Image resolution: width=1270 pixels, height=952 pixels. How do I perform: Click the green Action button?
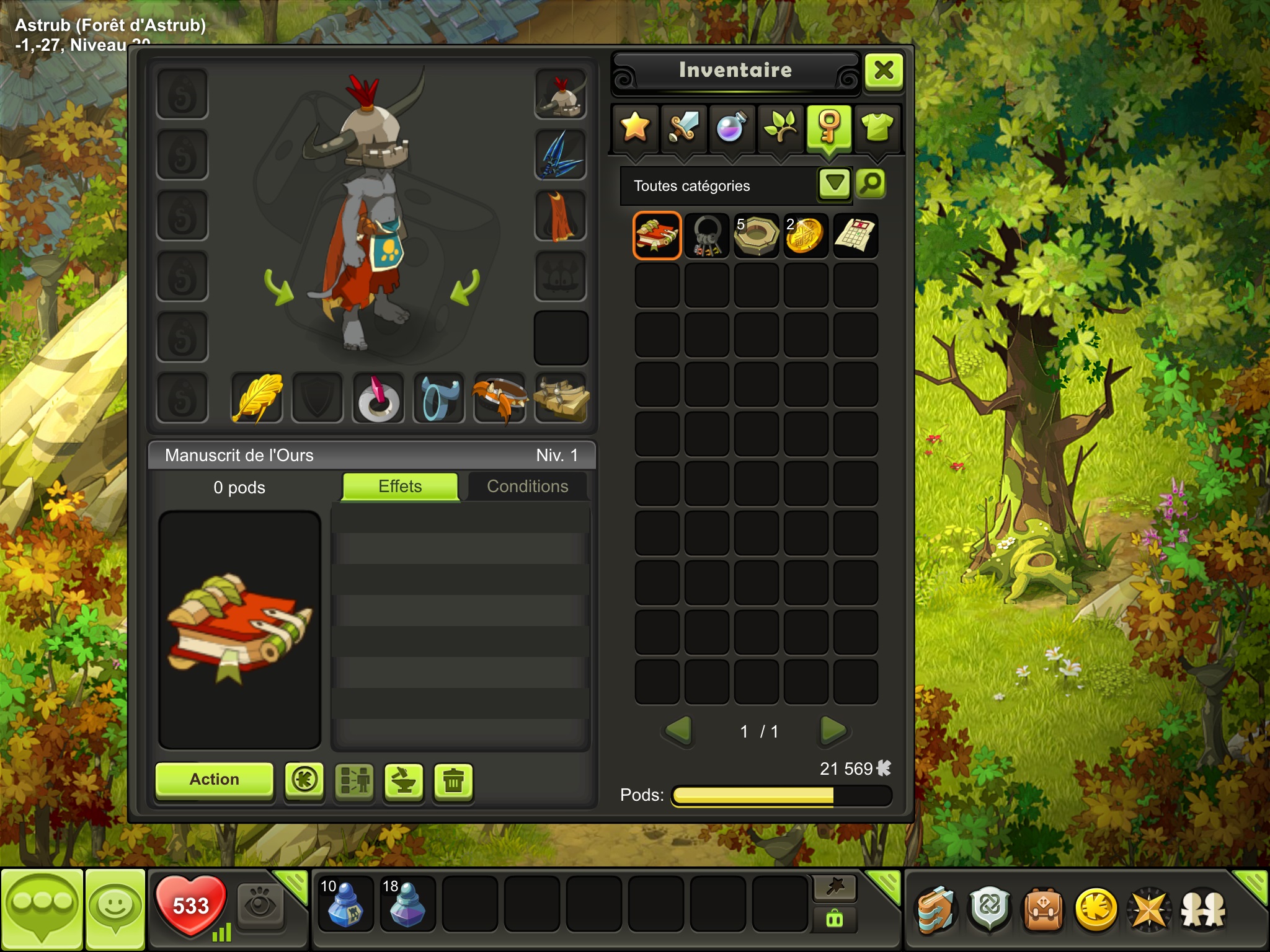point(214,779)
